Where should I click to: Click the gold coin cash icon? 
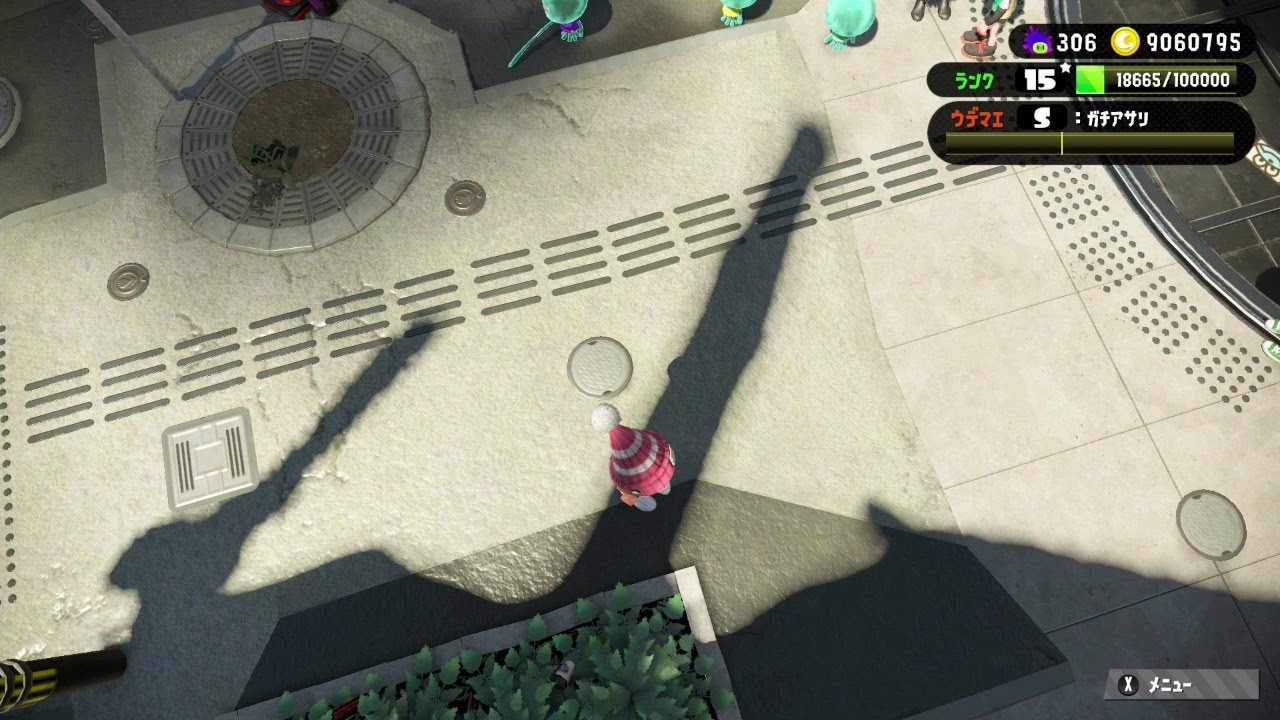point(1128,43)
